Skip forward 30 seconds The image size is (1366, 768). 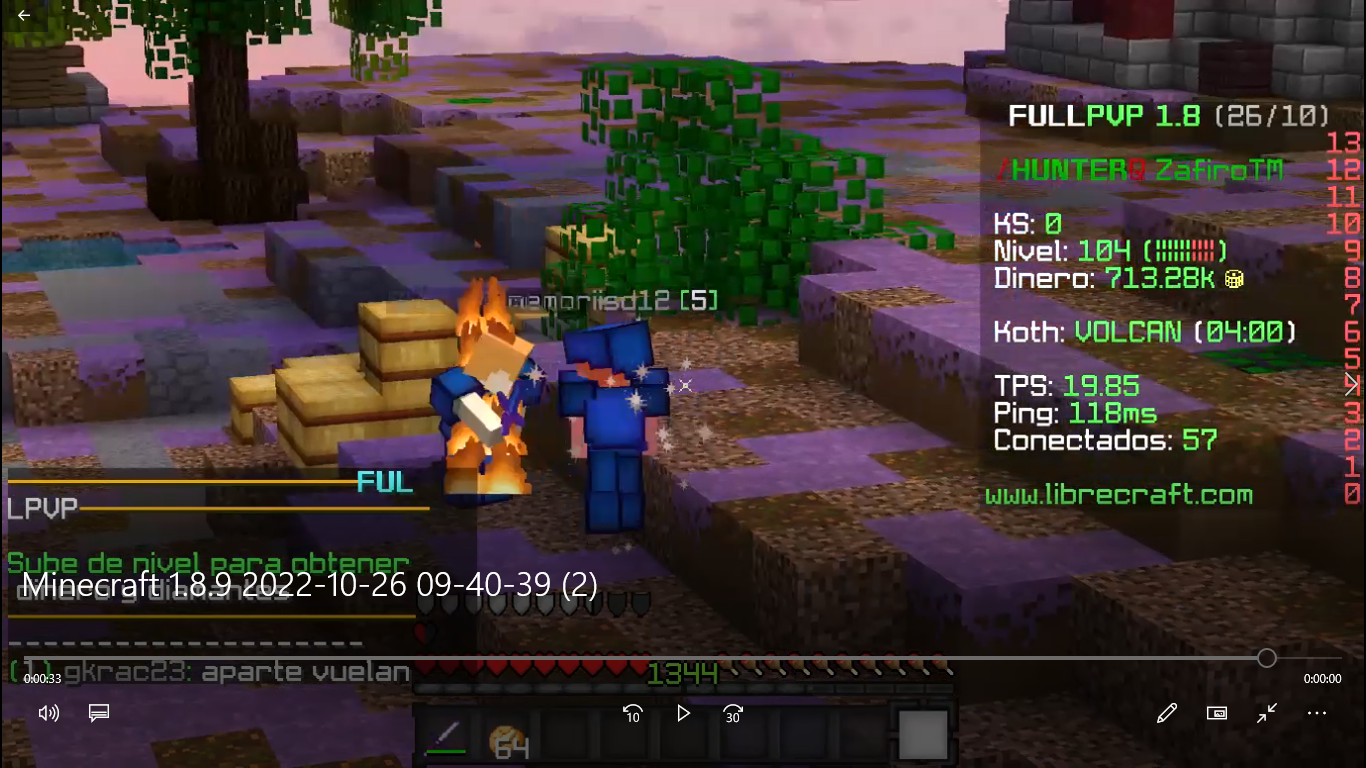click(733, 713)
